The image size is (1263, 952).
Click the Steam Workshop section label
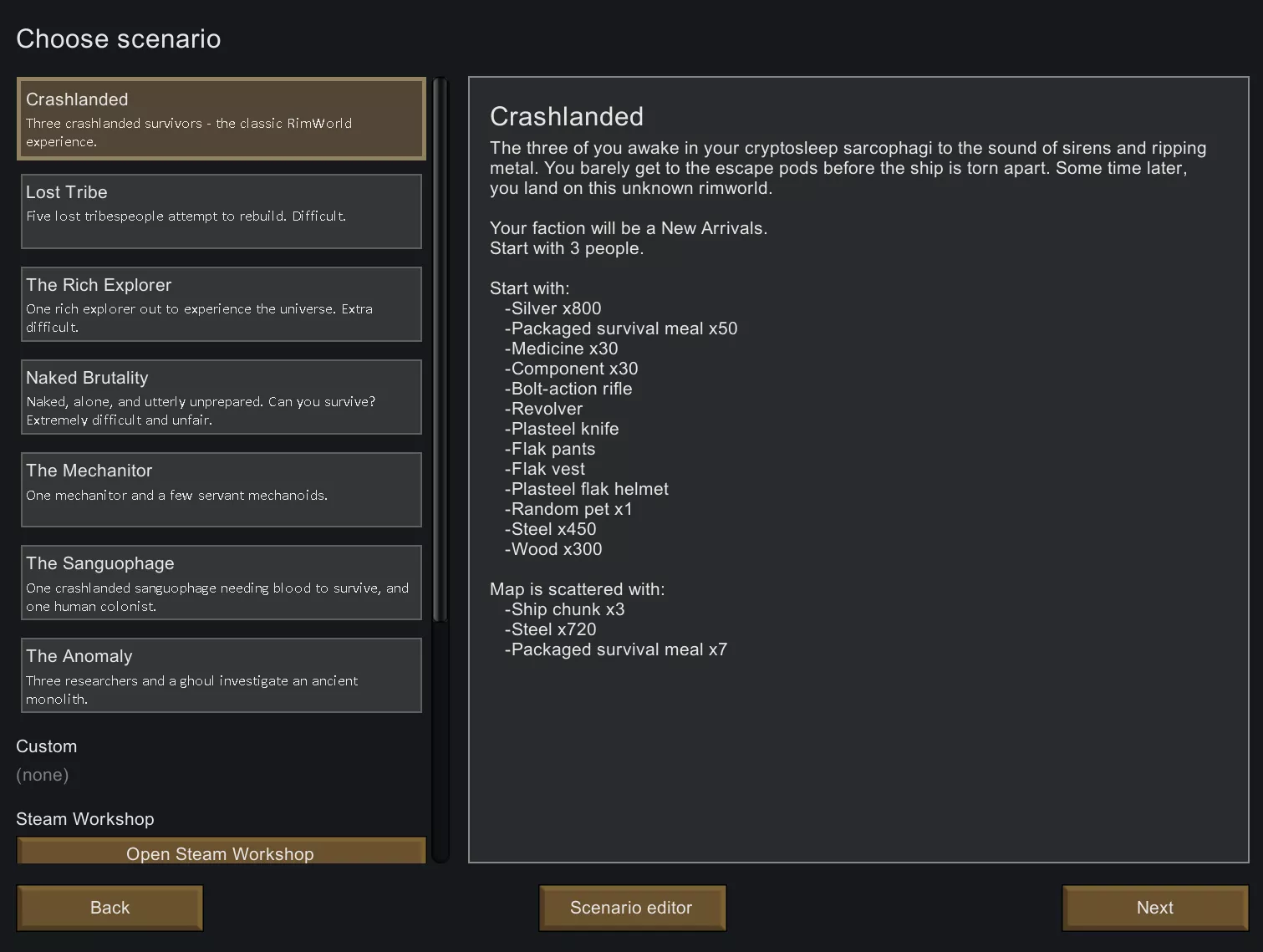(84, 819)
